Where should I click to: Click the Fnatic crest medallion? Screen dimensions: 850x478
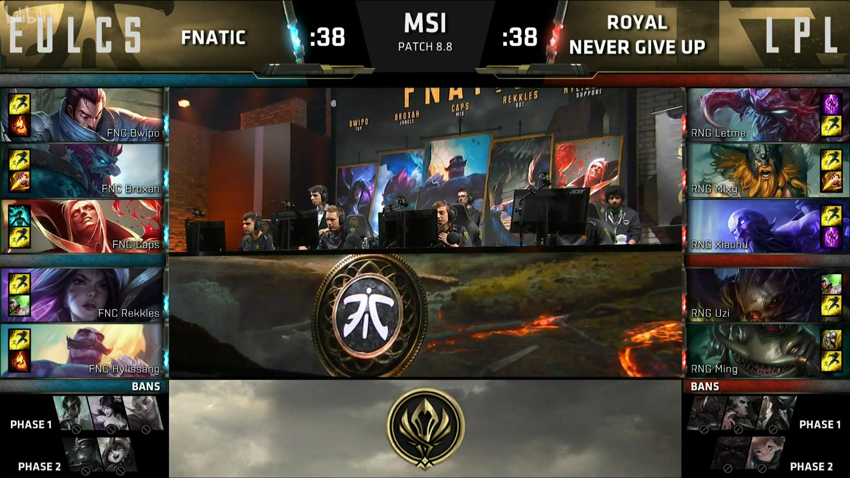point(370,313)
